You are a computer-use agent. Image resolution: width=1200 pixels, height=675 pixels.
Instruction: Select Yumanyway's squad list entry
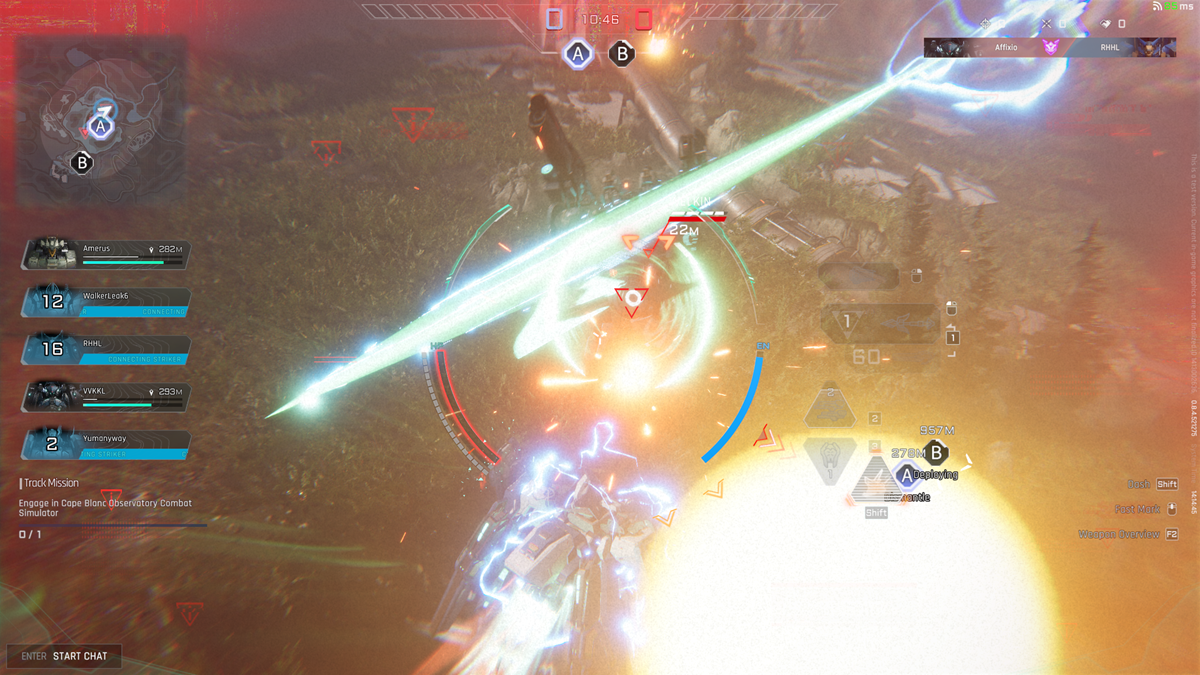[x=104, y=444]
